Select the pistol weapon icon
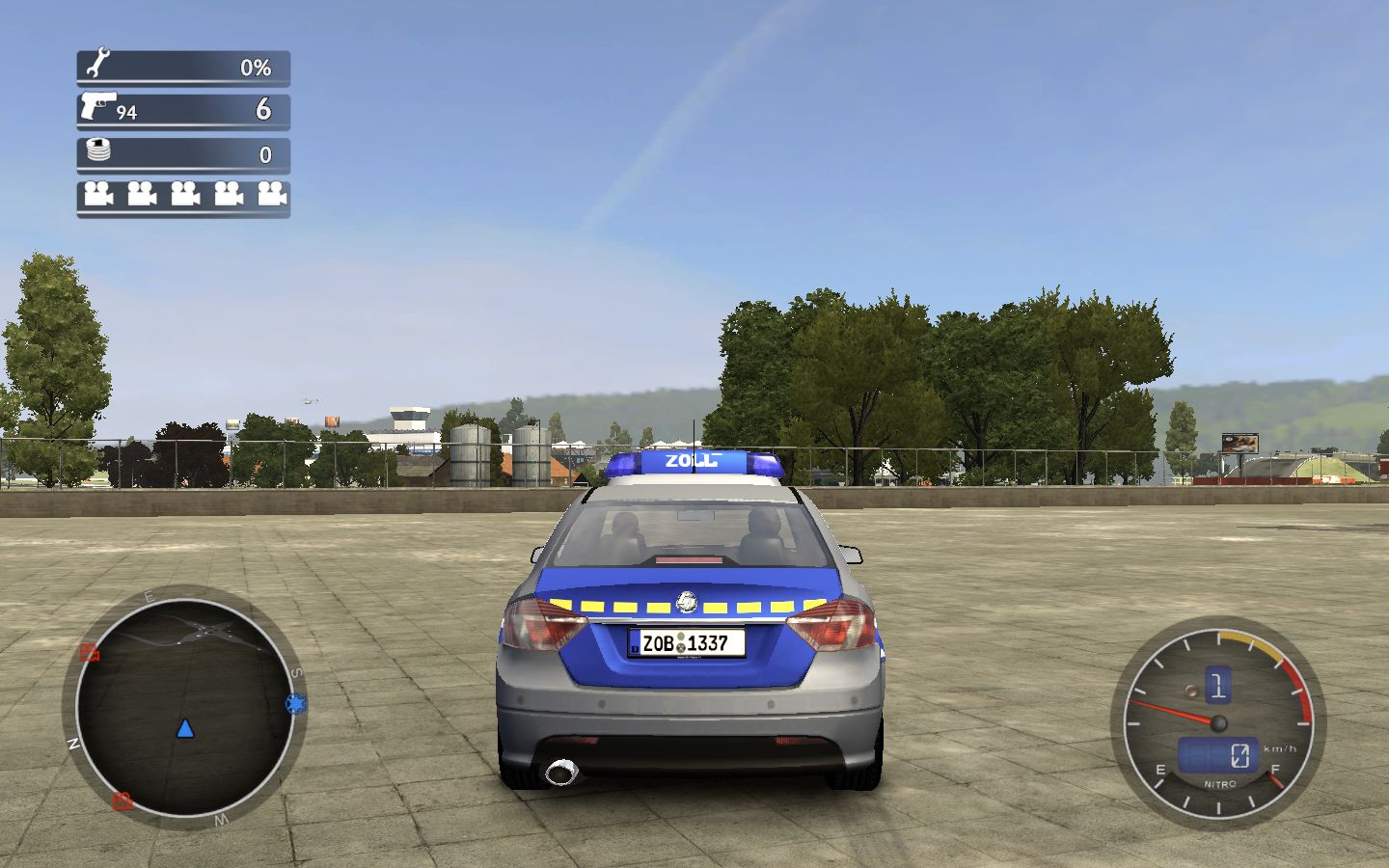This screenshot has width=1389, height=868. 97,105
